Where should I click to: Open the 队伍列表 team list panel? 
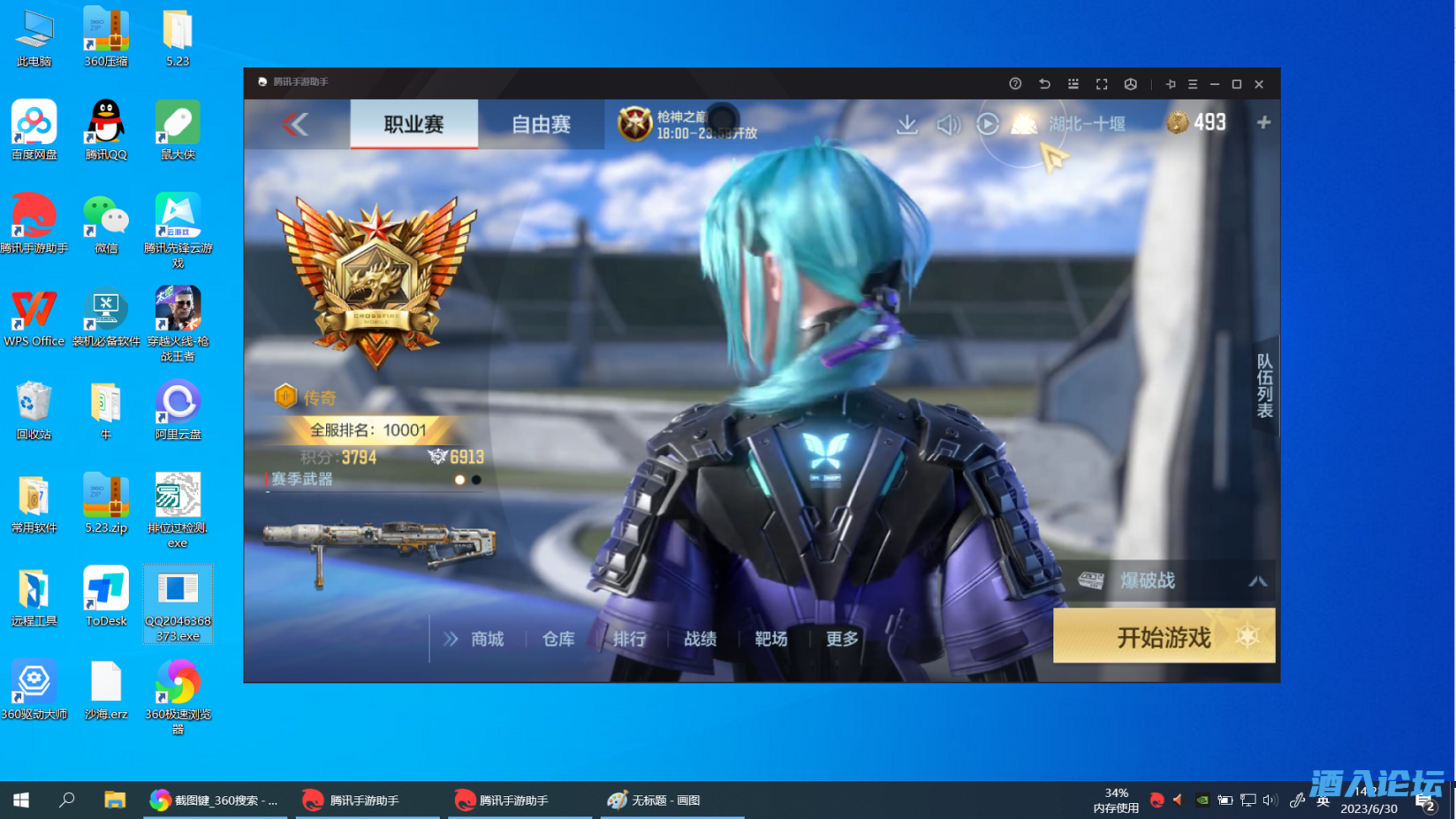pyautogui.click(x=1265, y=385)
